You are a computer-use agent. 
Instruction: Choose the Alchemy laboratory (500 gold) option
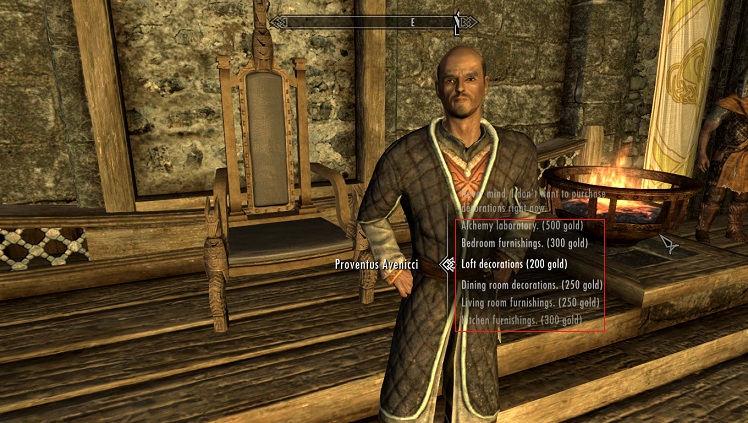tap(521, 226)
